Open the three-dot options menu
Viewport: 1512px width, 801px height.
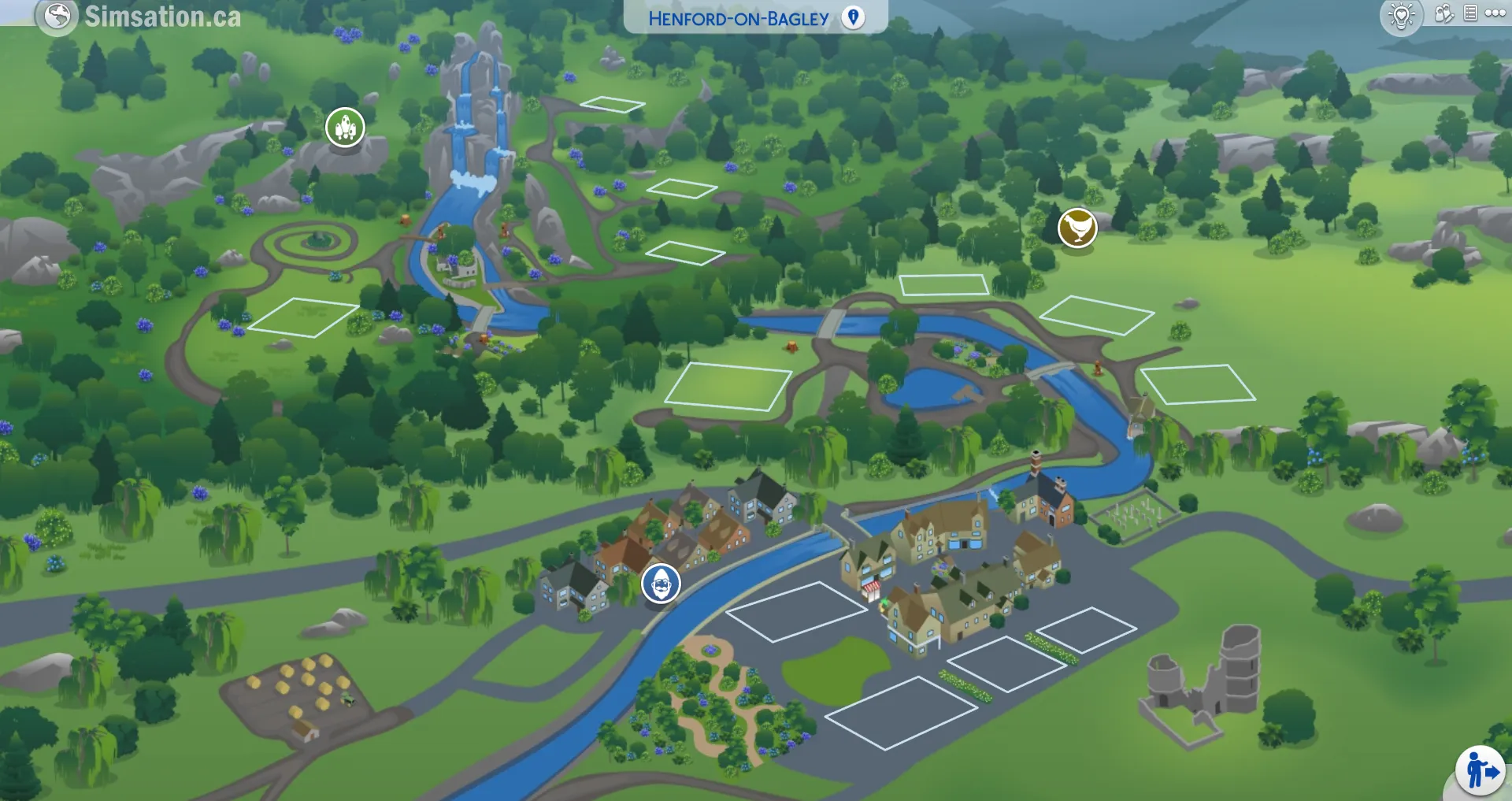pos(1495,13)
